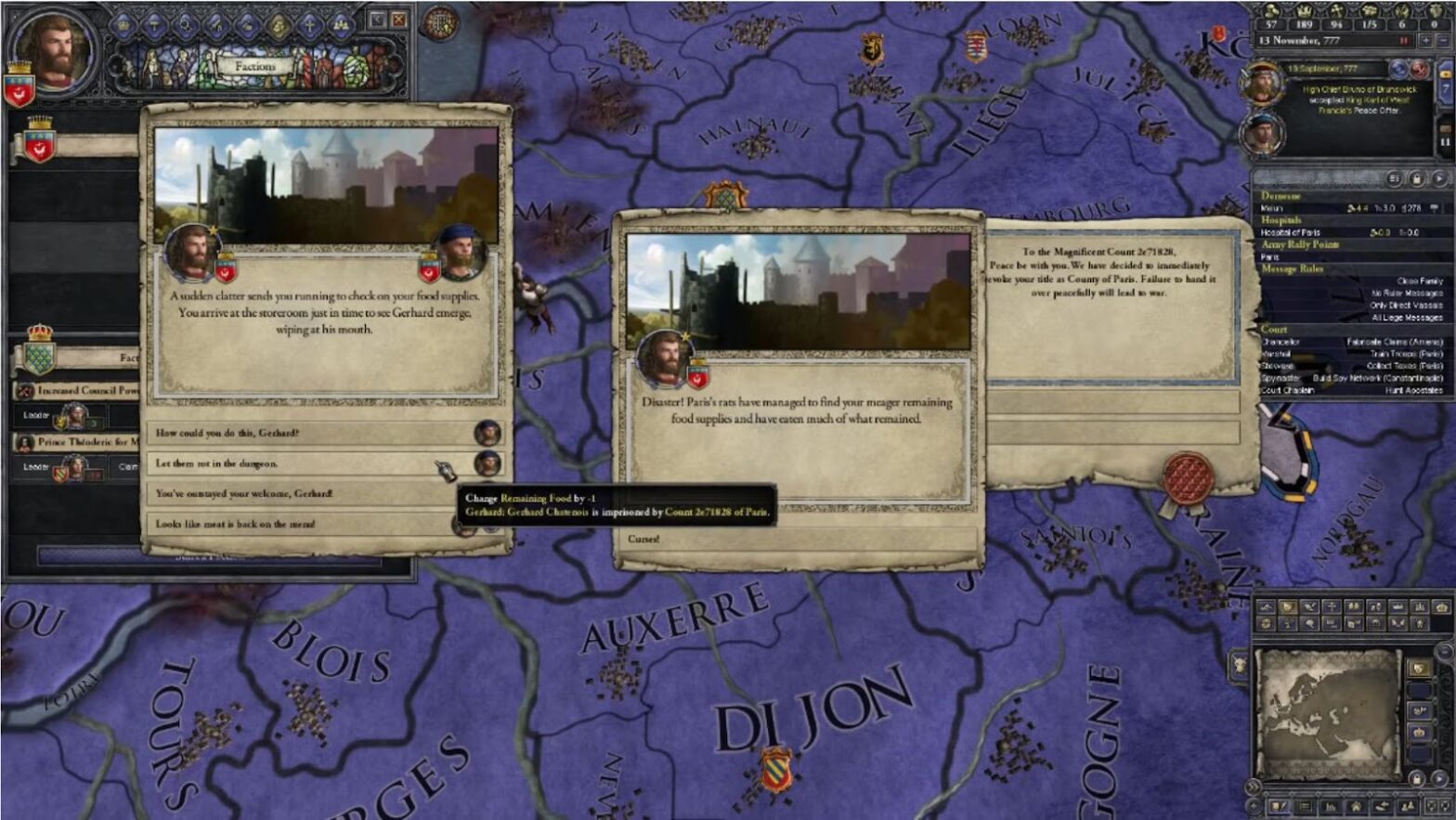Click the red wax seal on the letter

pos(1188,477)
